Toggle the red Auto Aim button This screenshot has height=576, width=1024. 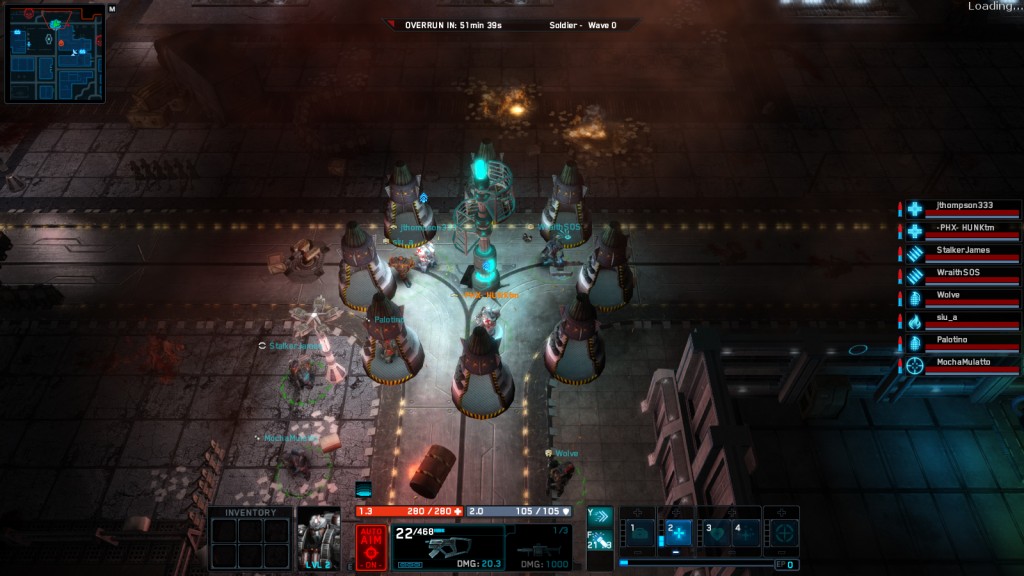371,547
